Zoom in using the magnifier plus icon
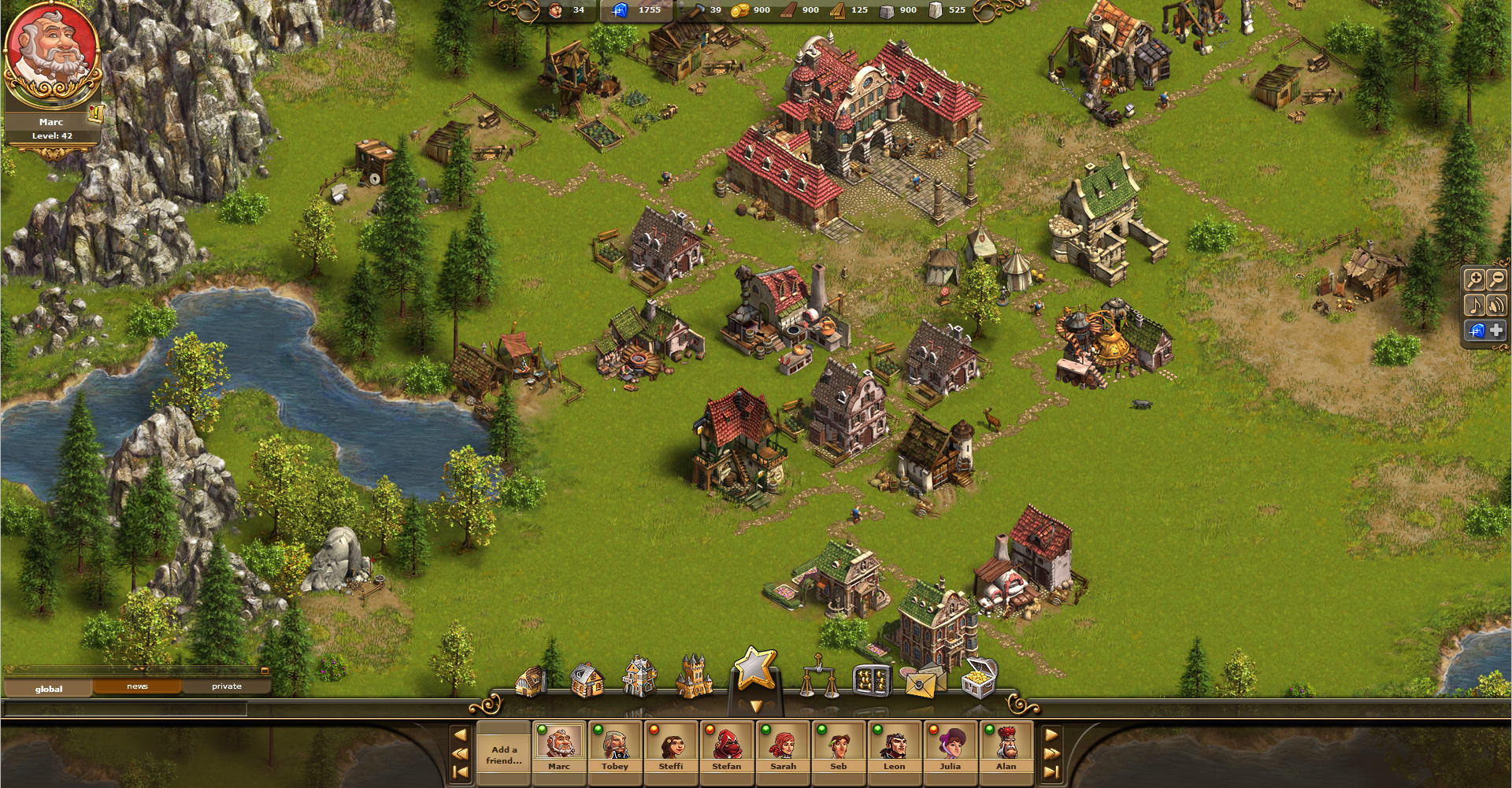Screen dimensions: 1512x788 [1474, 280]
